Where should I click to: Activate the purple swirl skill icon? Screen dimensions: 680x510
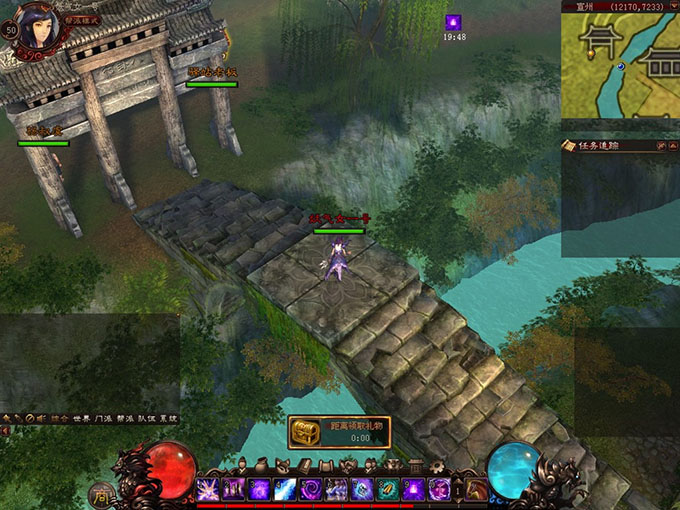310,489
